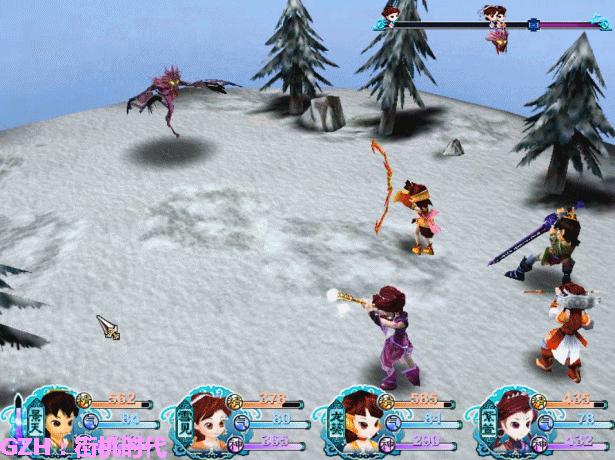Select the 景天 party portrait

pyautogui.click(x=55, y=418)
